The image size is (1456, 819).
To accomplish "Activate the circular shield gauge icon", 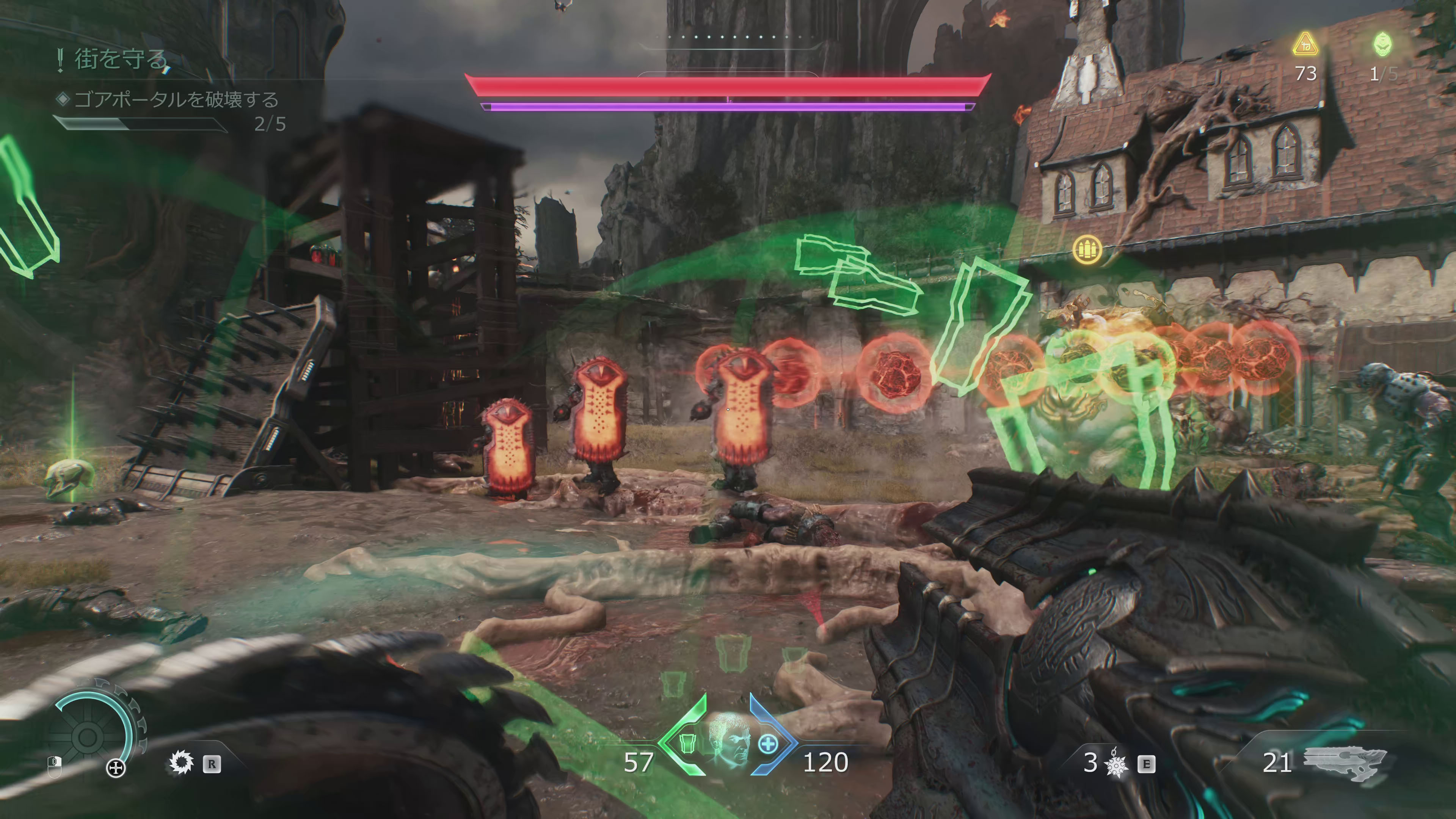I will pyautogui.click(x=89, y=736).
